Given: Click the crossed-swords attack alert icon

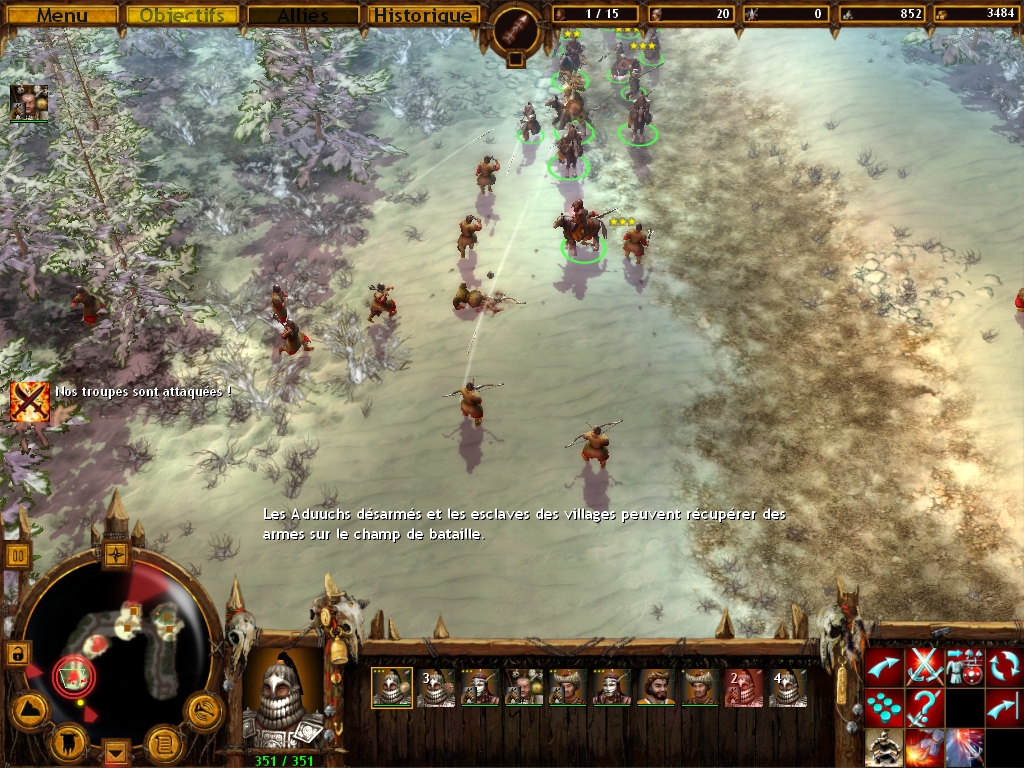Looking at the screenshot, I should 30,400.
